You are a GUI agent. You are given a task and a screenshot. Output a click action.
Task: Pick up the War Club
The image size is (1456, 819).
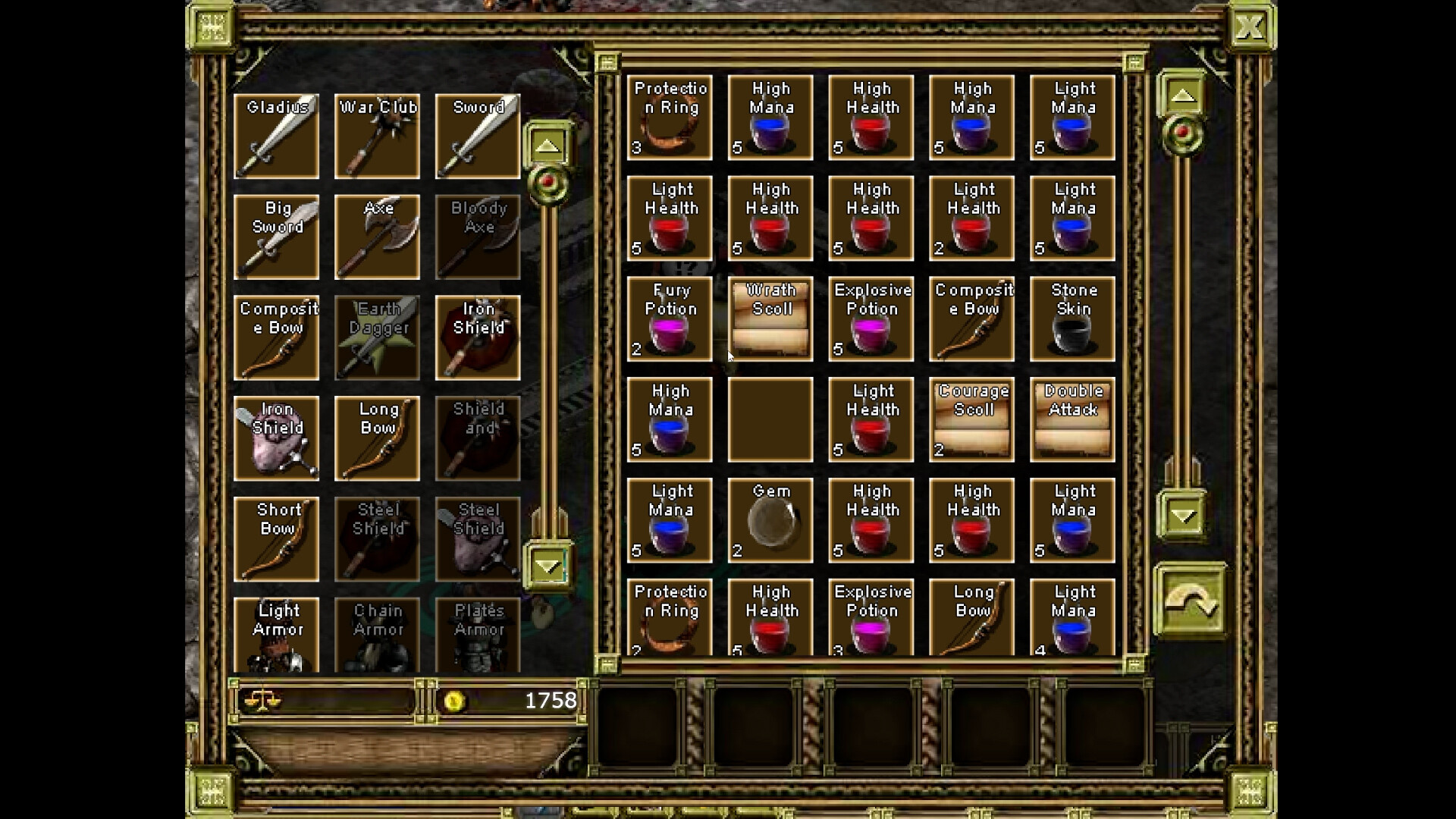pos(377,135)
